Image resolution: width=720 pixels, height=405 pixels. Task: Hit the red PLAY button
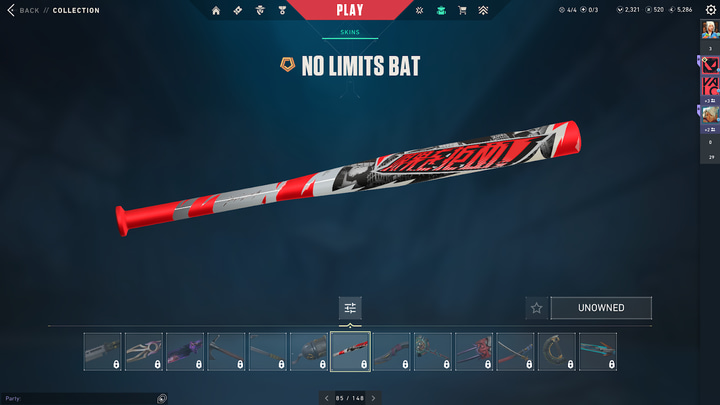(350, 10)
